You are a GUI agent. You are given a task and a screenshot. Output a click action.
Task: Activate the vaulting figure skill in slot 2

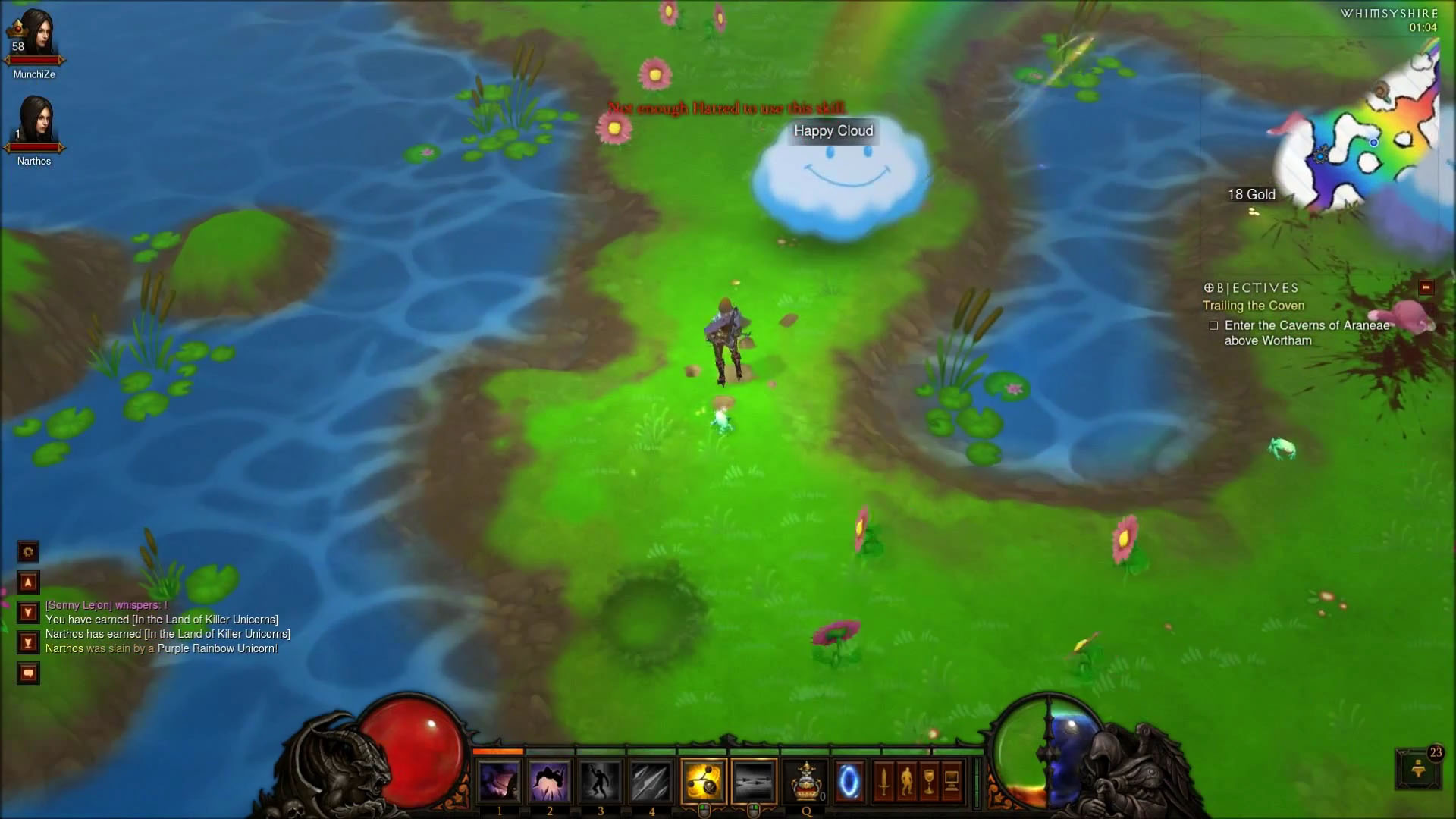pyautogui.click(x=550, y=781)
